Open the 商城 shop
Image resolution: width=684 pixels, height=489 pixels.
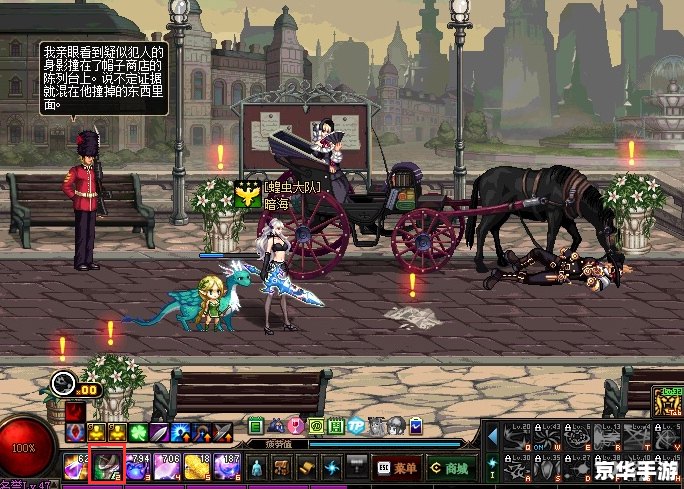[448, 467]
